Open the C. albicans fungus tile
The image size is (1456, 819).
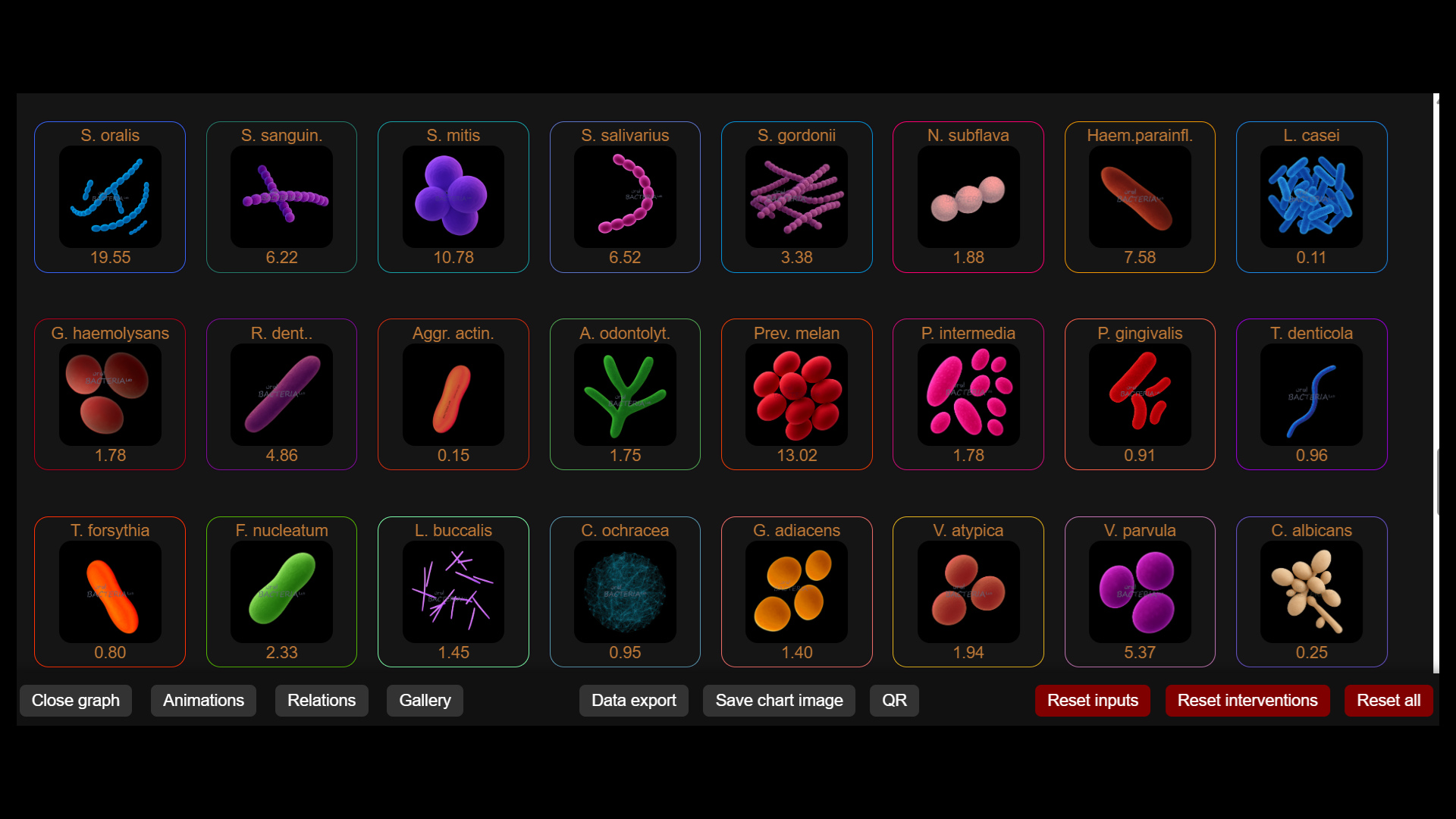pyautogui.click(x=1312, y=591)
